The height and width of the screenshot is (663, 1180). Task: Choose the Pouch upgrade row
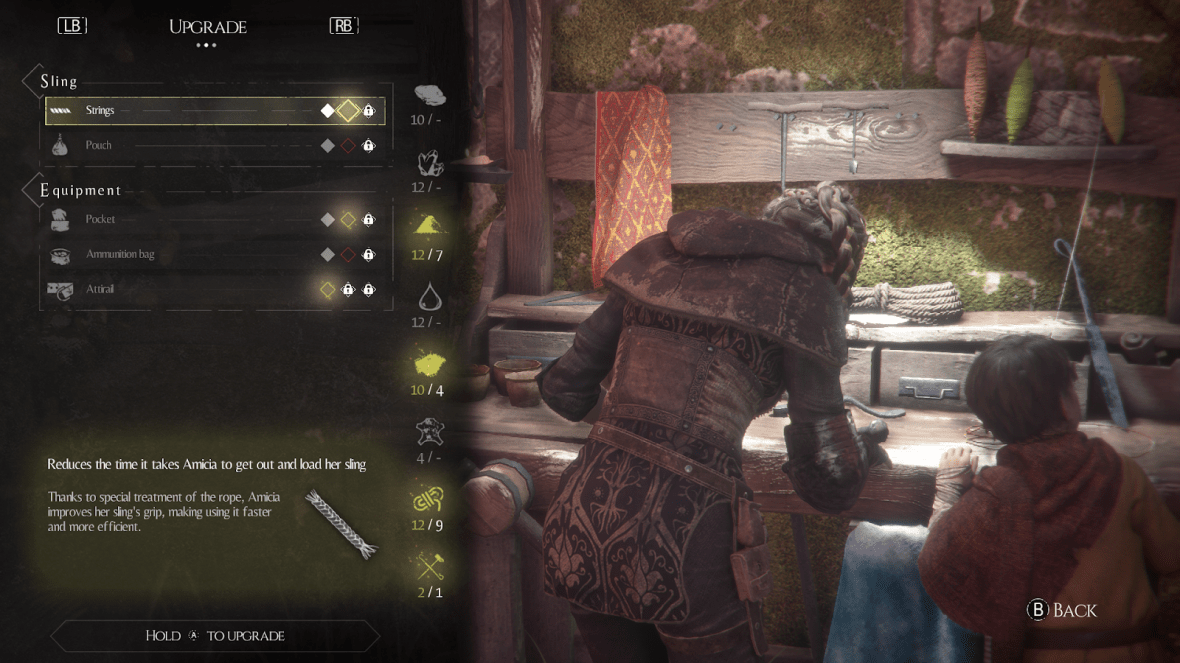pos(214,146)
